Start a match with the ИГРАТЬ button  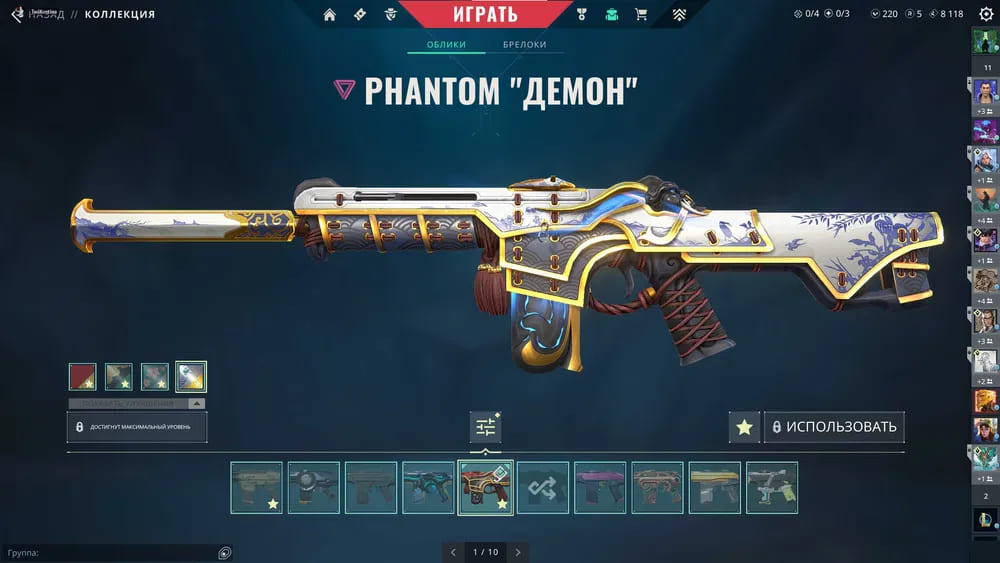pos(486,14)
